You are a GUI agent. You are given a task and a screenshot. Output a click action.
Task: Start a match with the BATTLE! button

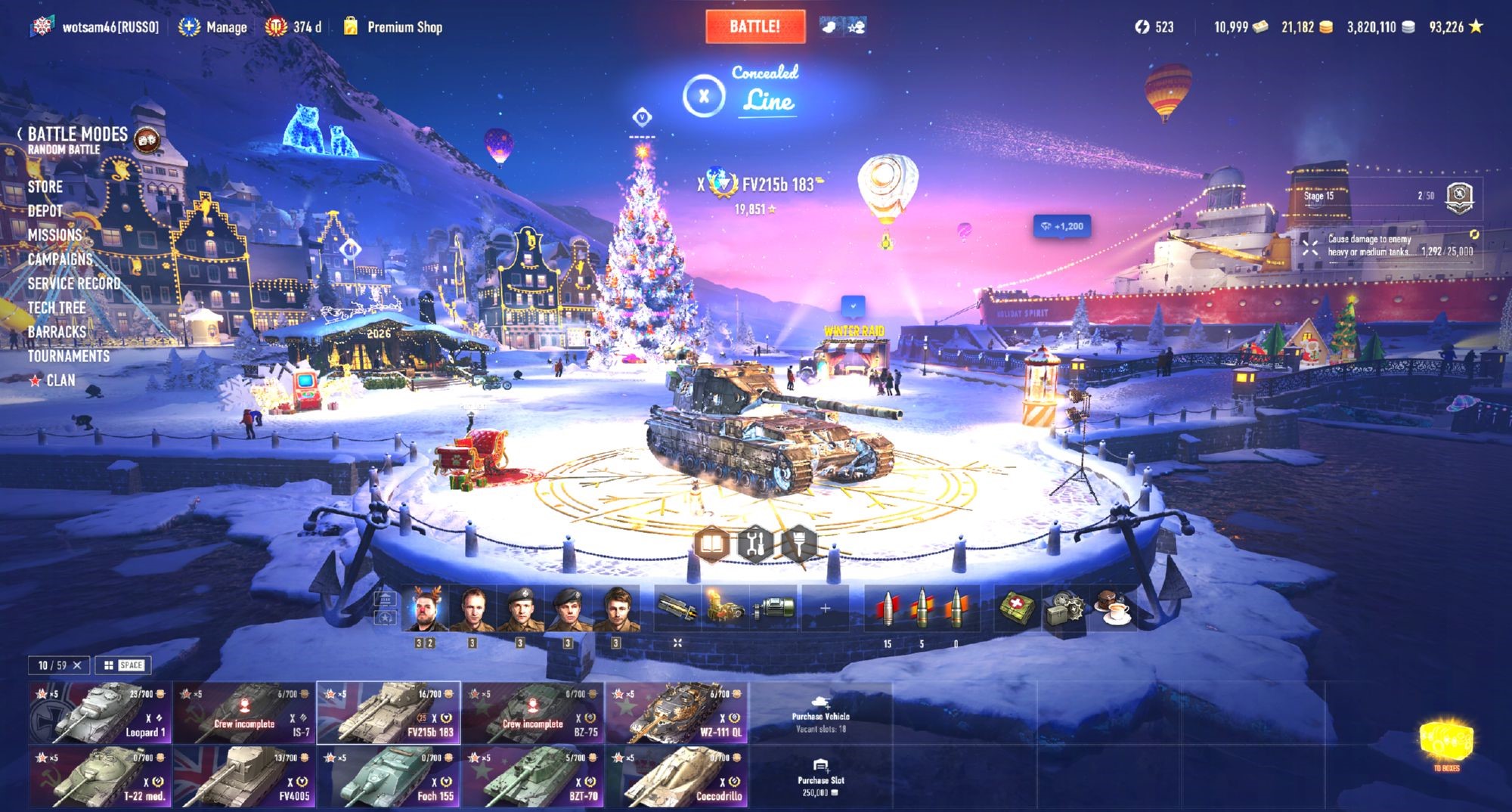pyautogui.click(x=754, y=26)
